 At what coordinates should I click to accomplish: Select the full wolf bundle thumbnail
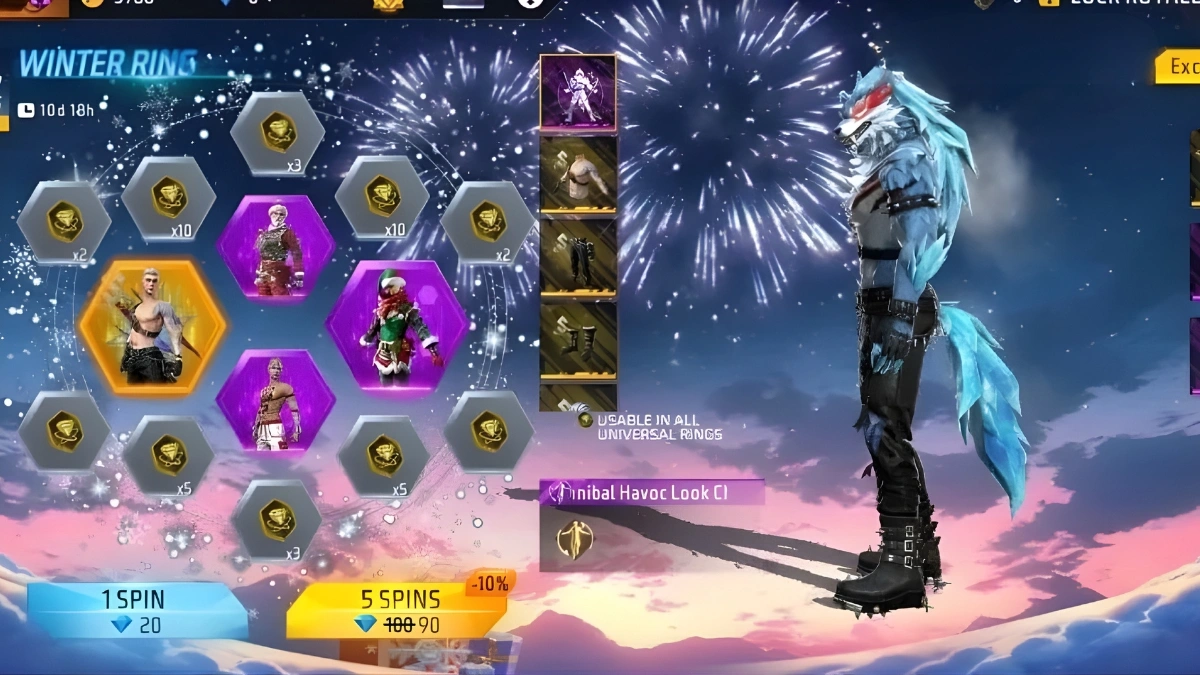pos(578,92)
